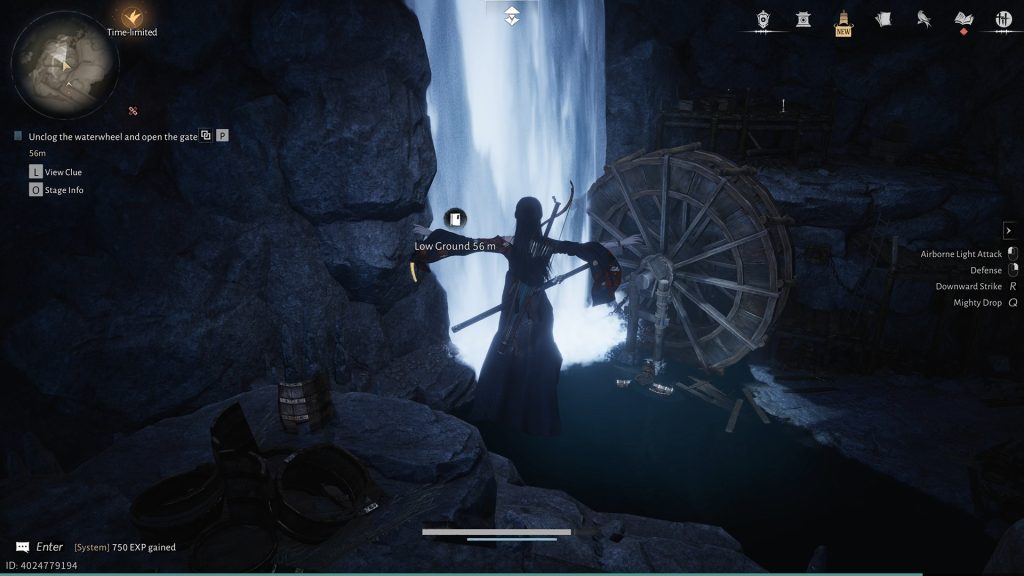Viewport: 1024px width, 576px height.
Task: Expand the top-center double arrow indicator
Action: (512, 15)
